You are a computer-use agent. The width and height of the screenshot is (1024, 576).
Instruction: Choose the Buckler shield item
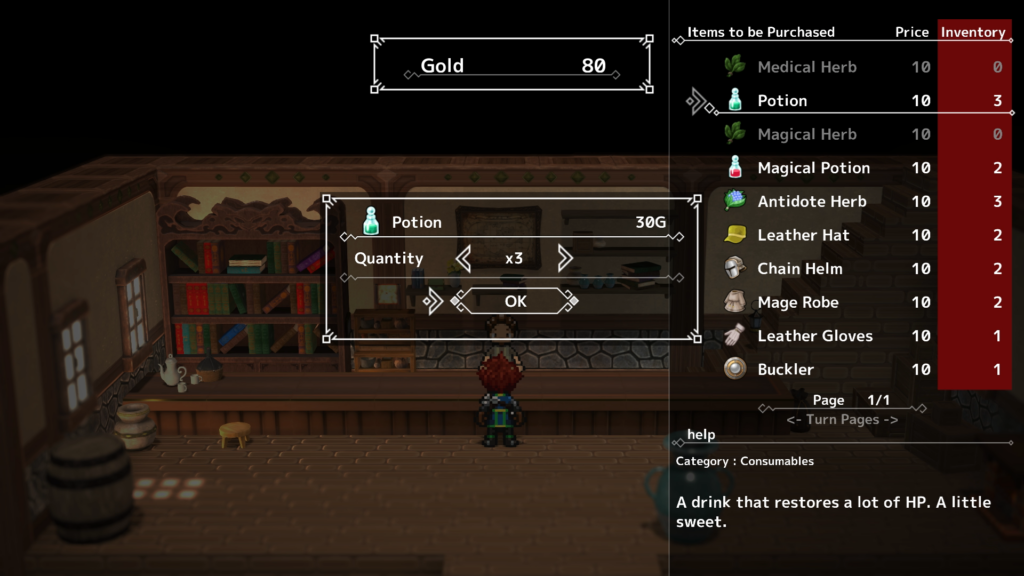pos(785,369)
